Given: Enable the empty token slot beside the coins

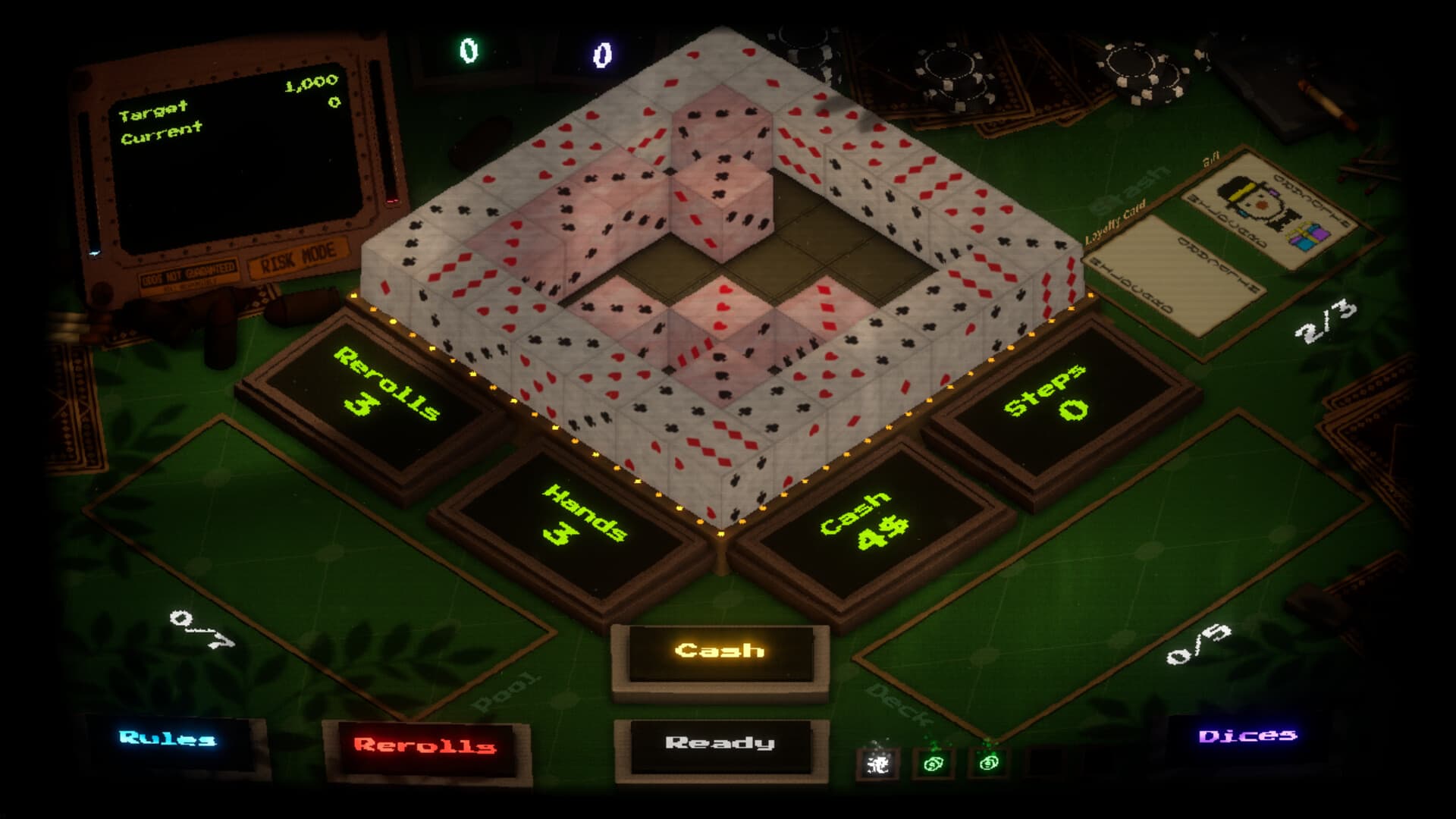Looking at the screenshot, I should [x=1046, y=762].
